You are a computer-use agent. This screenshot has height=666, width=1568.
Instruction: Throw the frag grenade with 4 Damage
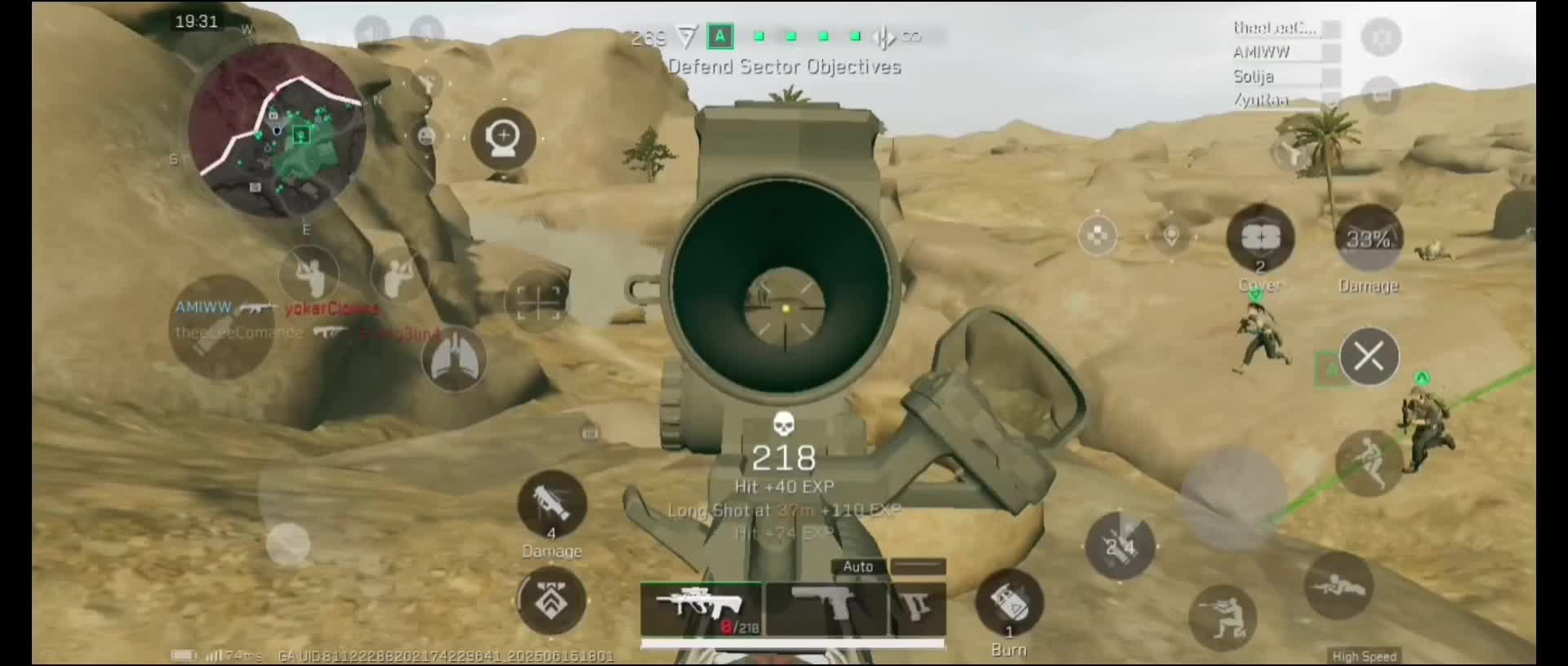pos(552,508)
